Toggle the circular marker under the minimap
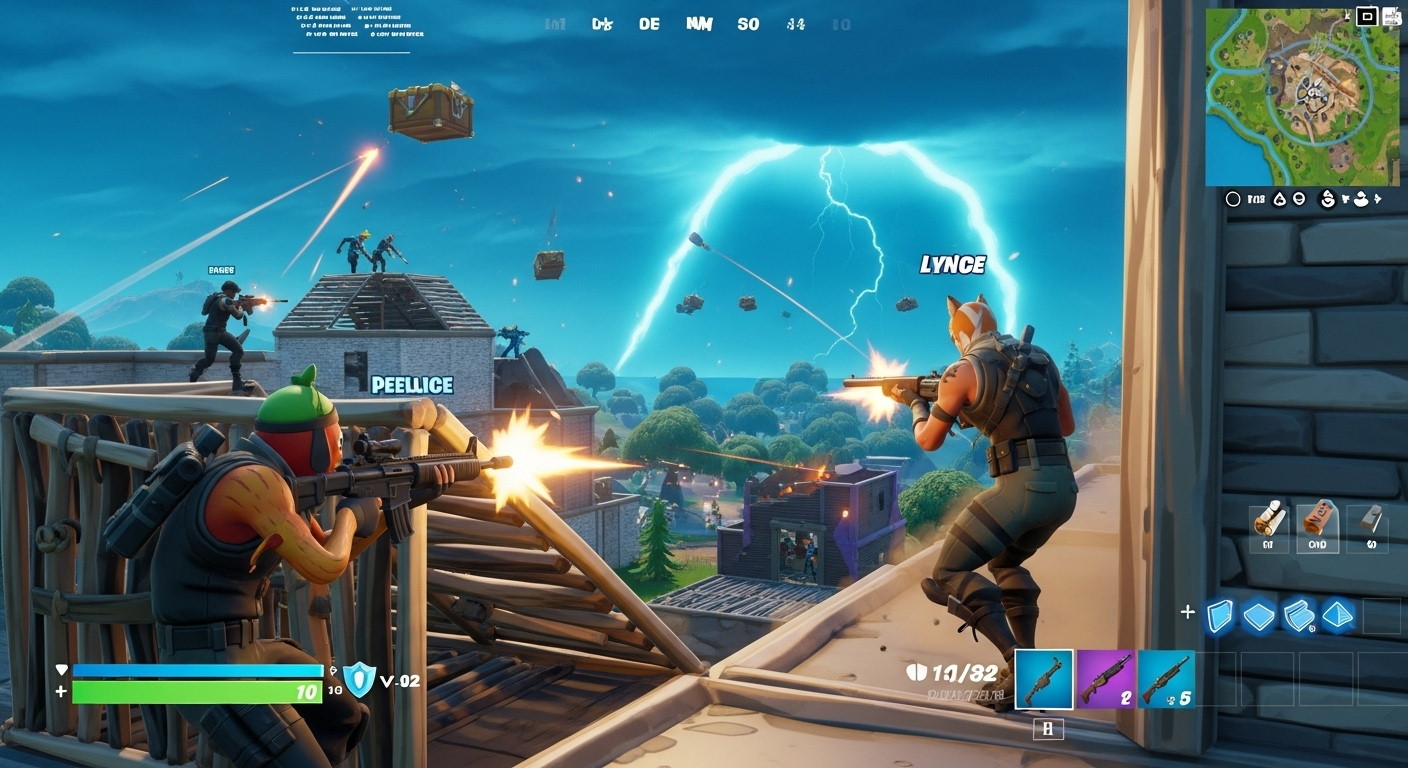 click(x=1233, y=198)
